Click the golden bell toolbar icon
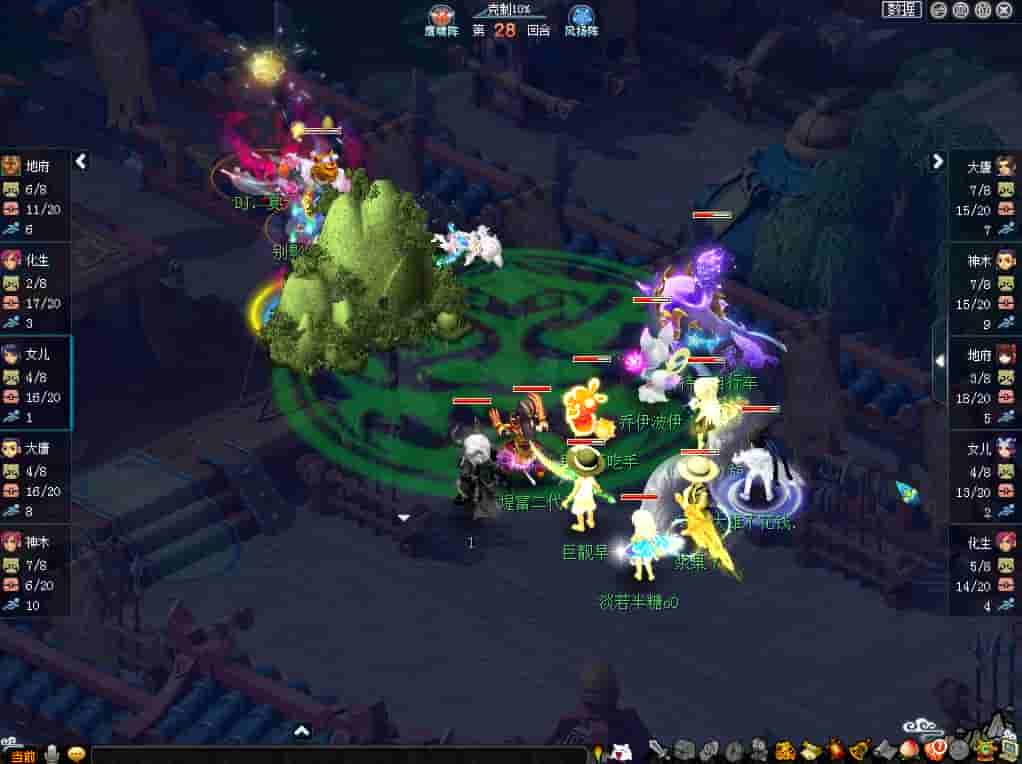 [x=858, y=749]
